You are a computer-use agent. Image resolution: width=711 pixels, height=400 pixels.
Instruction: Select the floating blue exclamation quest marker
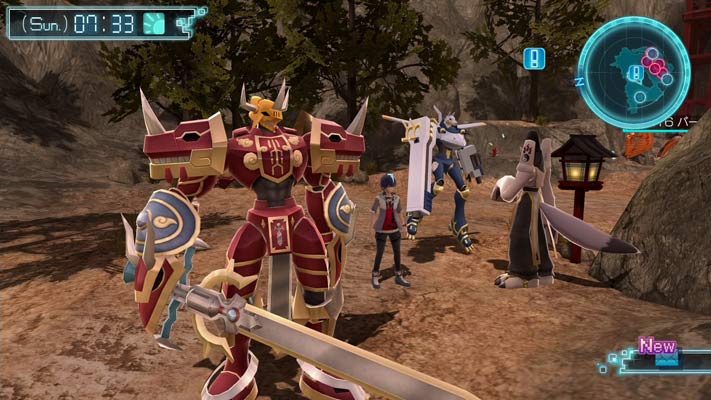[534, 58]
